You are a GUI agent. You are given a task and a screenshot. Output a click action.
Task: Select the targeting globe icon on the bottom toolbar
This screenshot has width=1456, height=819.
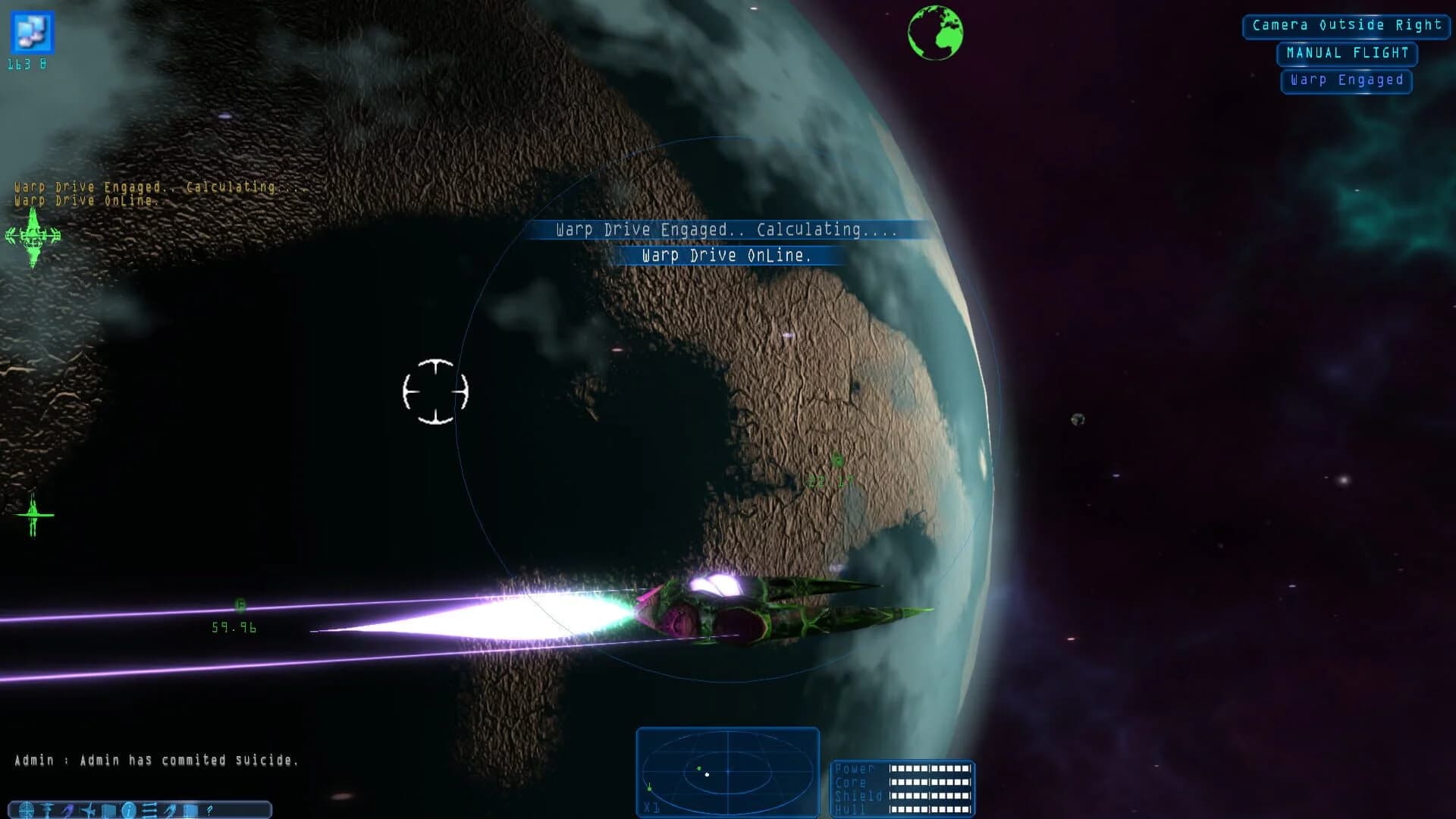coord(26,810)
